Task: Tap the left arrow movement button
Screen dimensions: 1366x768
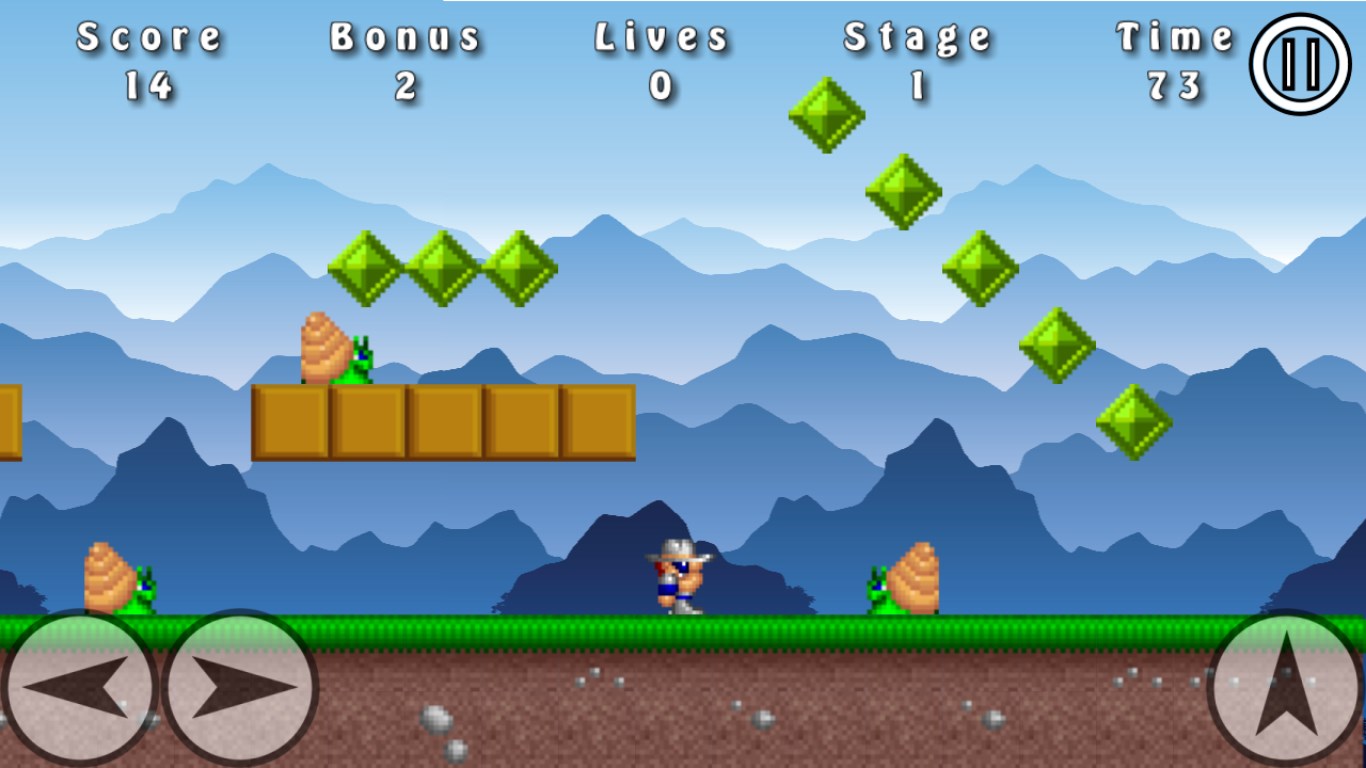Action: tap(79, 688)
